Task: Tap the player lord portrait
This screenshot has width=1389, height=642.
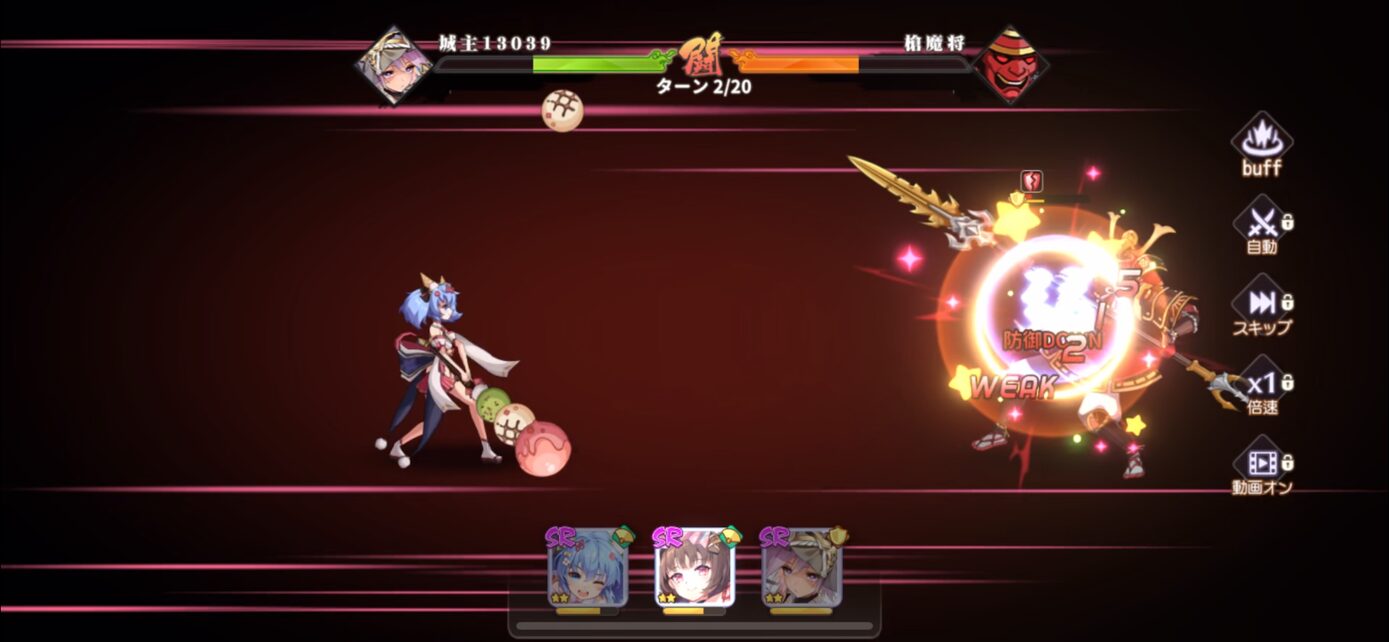Action: [x=394, y=65]
